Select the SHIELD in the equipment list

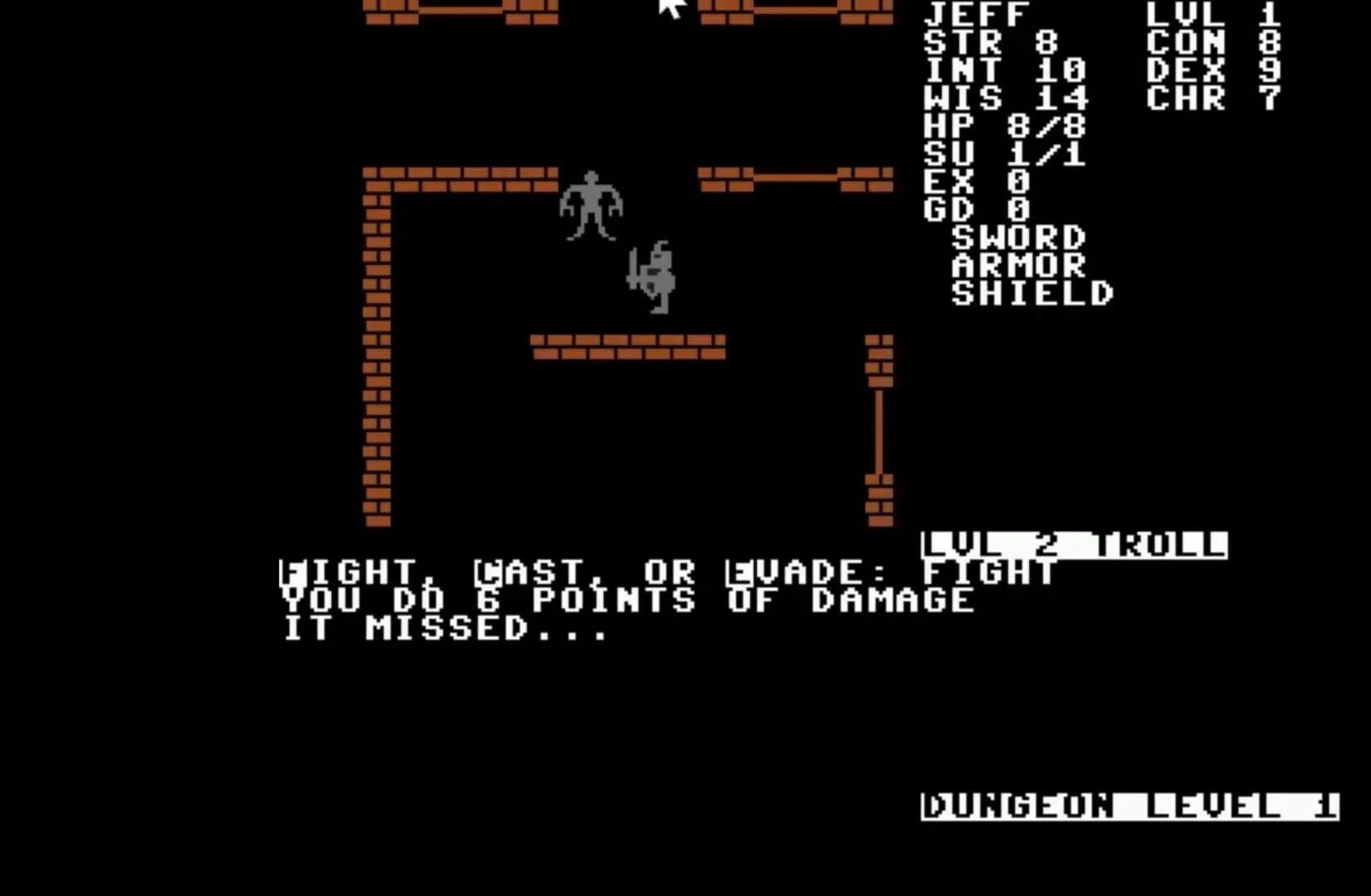coord(1031,294)
